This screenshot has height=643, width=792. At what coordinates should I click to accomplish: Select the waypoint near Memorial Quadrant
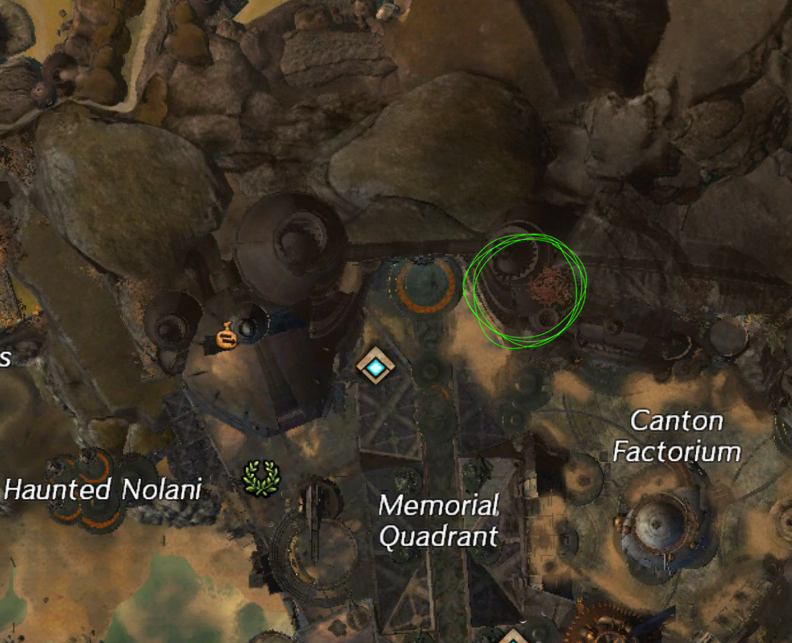click(376, 367)
